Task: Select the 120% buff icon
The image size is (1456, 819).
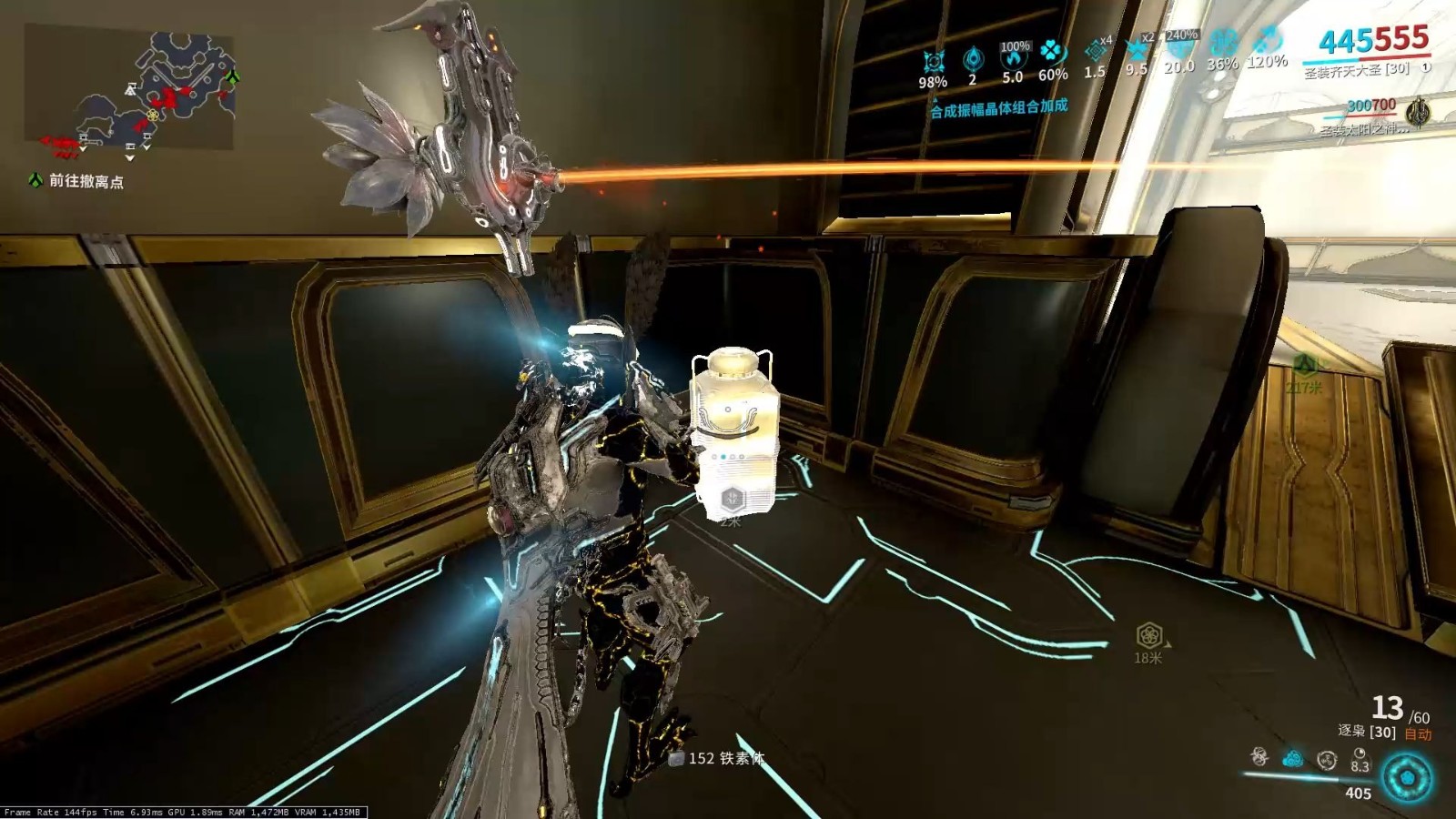Action: pos(1267,41)
